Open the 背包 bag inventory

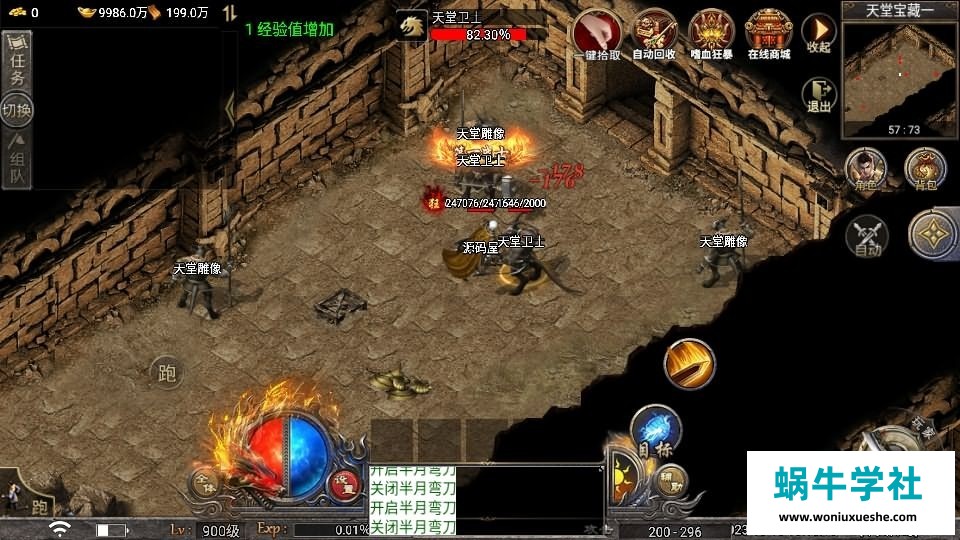click(x=925, y=168)
